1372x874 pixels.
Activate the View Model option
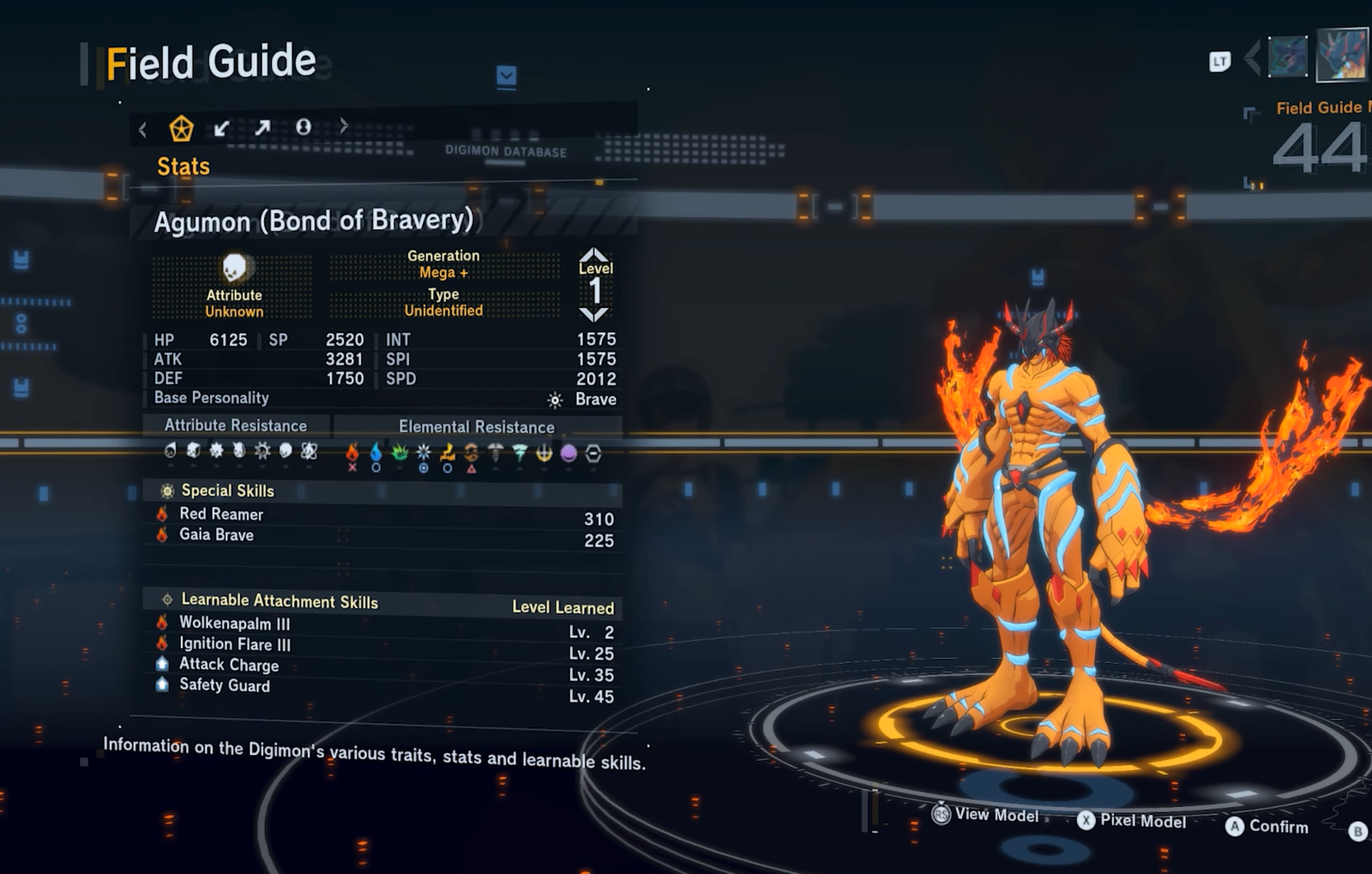pyautogui.click(x=986, y=814)
